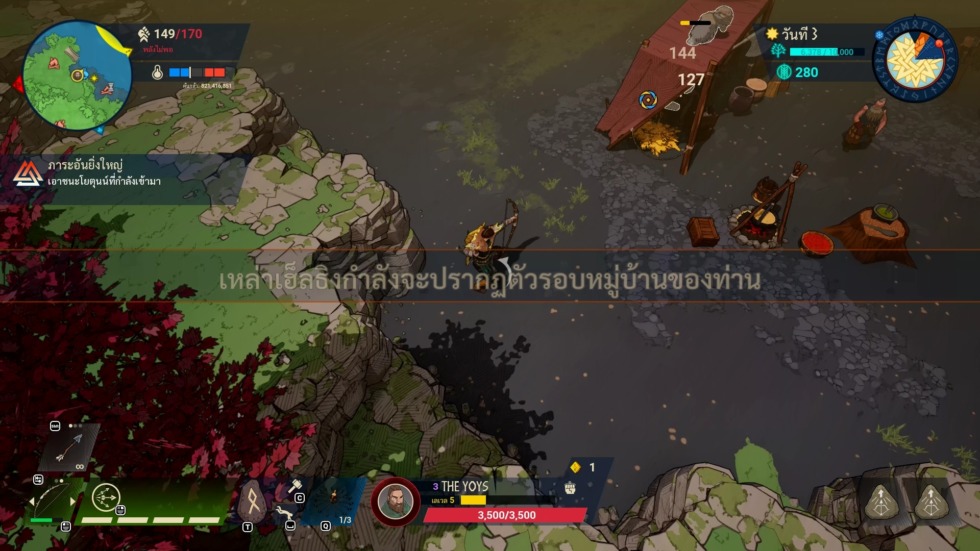Screen dimensions: 980x551
Task: Activate the multi-arrow shot ability
Action: 106,497
